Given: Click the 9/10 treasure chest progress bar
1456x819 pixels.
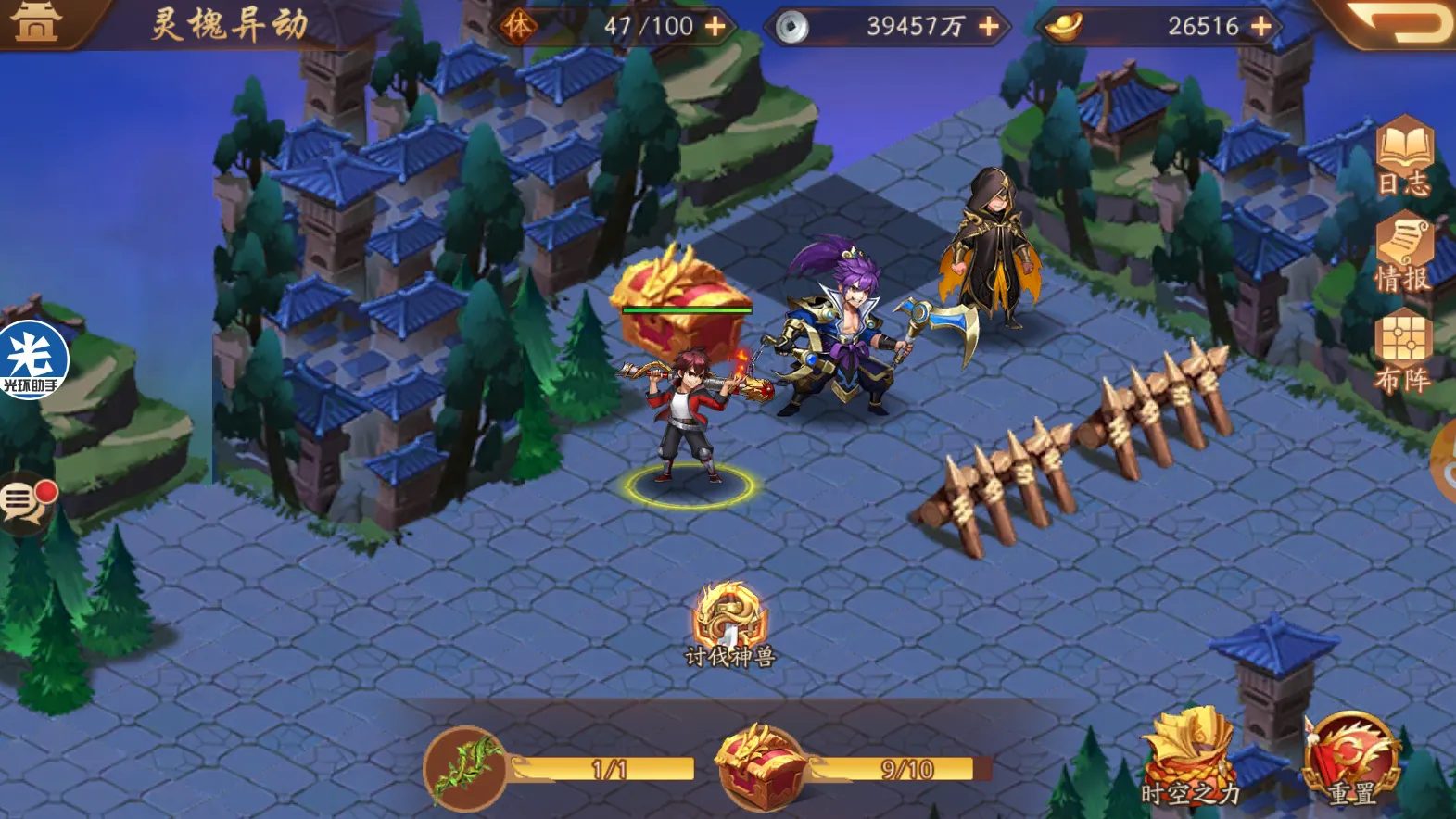Looking at the screenshot, I should click(x=908, y=769).
